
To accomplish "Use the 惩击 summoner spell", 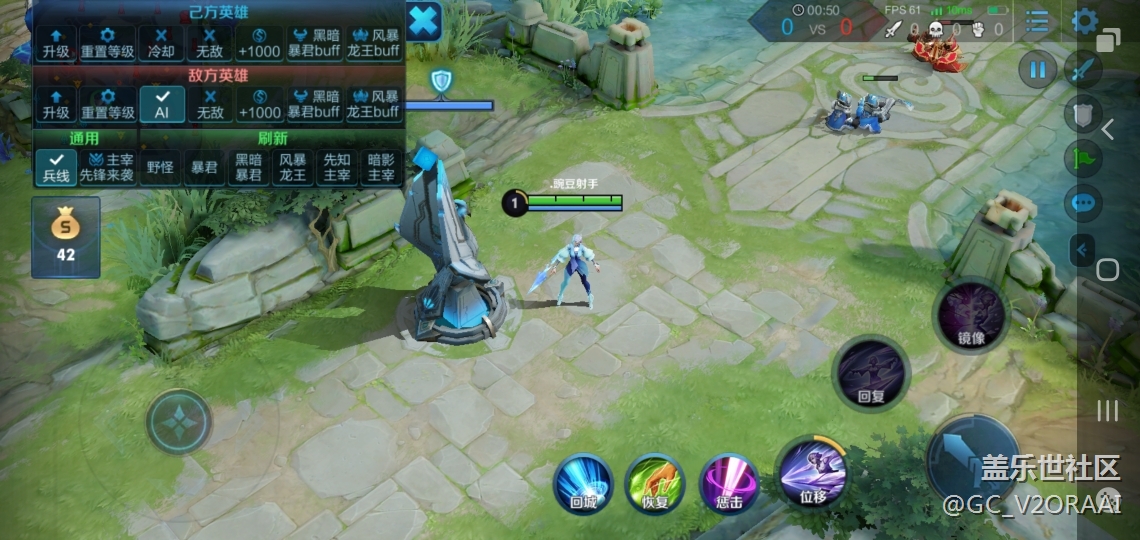I will point(729,482).
